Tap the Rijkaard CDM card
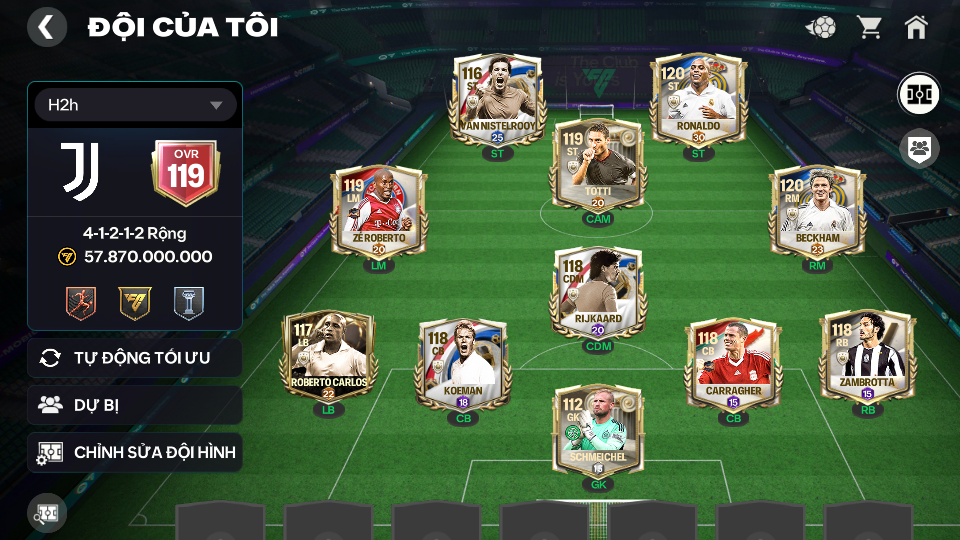This screenshot has width=960, height=540. [x=598, y=292]
